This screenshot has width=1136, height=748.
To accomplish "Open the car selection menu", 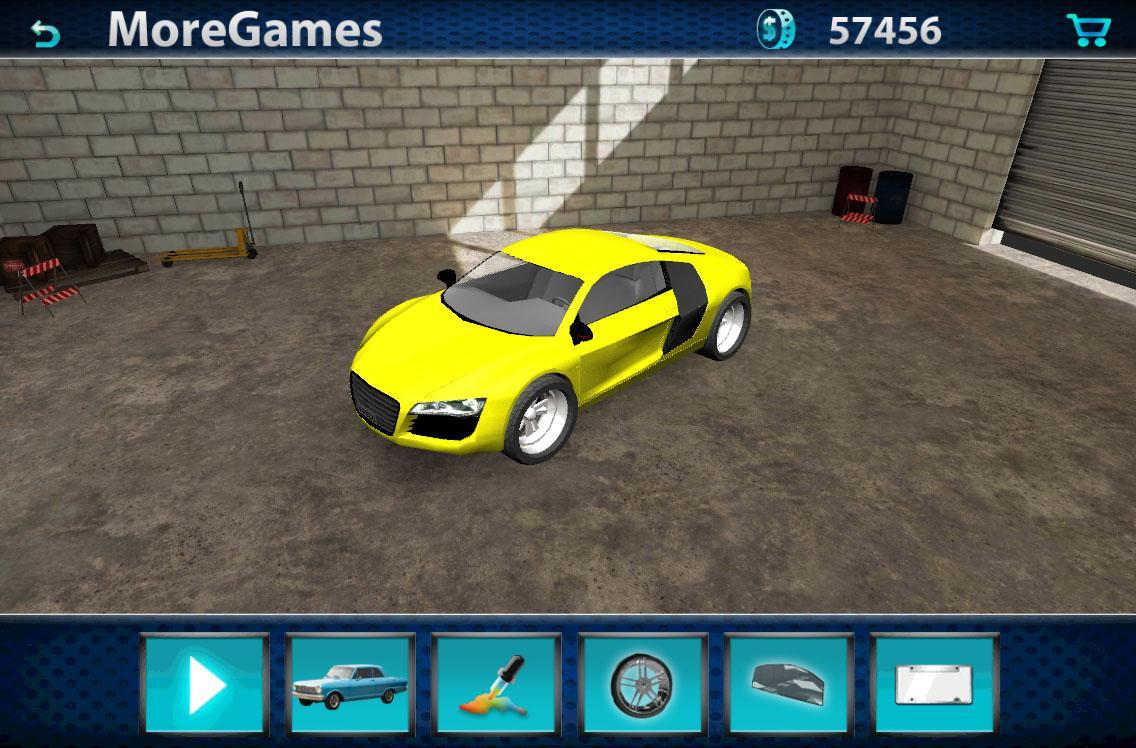I will (351, 686).
